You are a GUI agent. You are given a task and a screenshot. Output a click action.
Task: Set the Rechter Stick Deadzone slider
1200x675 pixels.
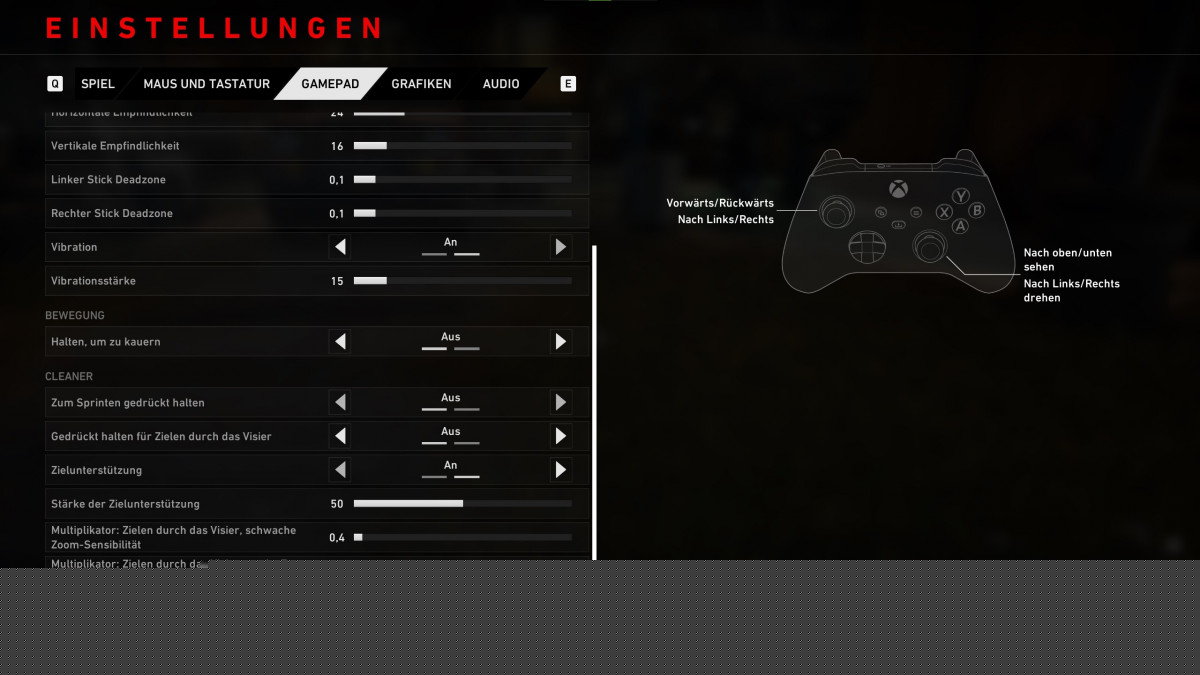coord(462,214)
